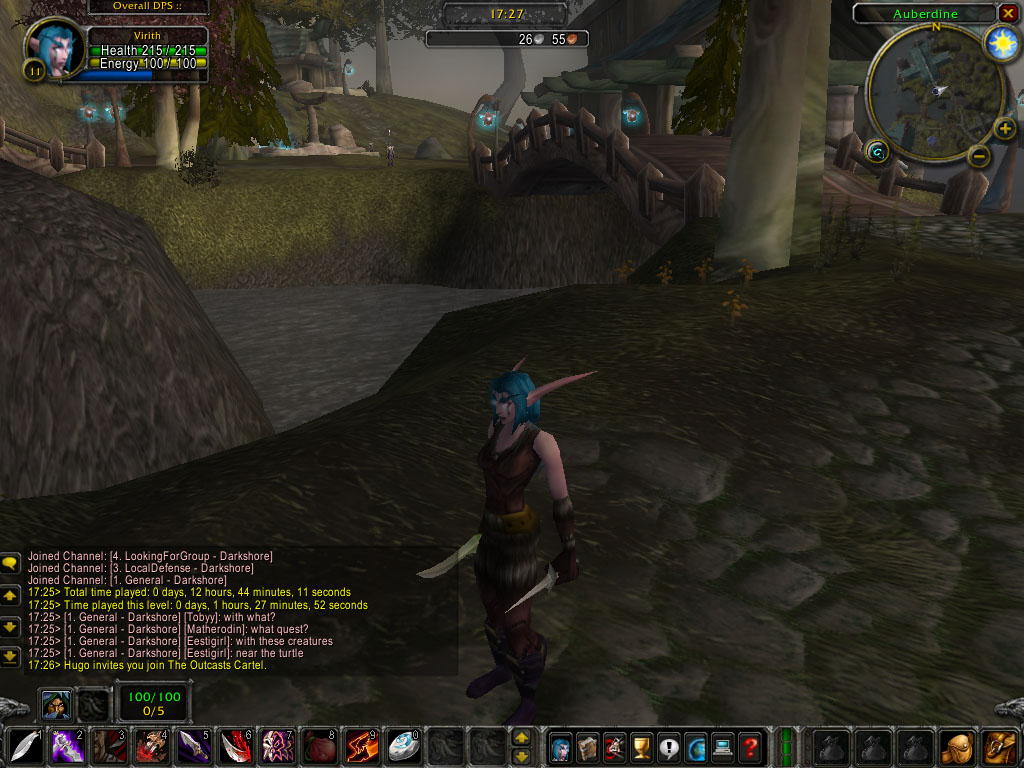This screenshot has height=768, width=1024.
Task: Zoom in the minimap with plus button
Action: 1004,129
